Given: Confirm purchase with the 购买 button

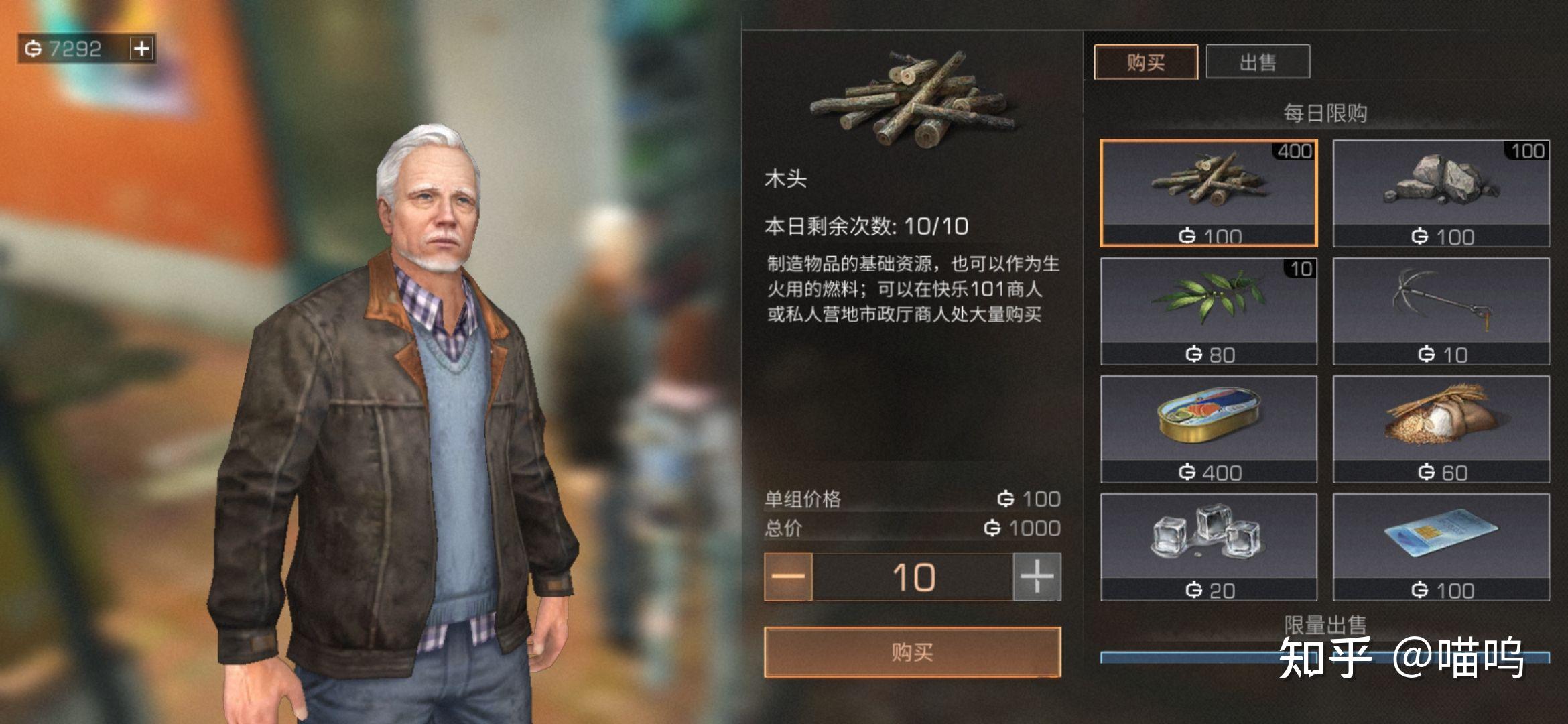Looking at the screenshot, I should [x=912, y=652].
